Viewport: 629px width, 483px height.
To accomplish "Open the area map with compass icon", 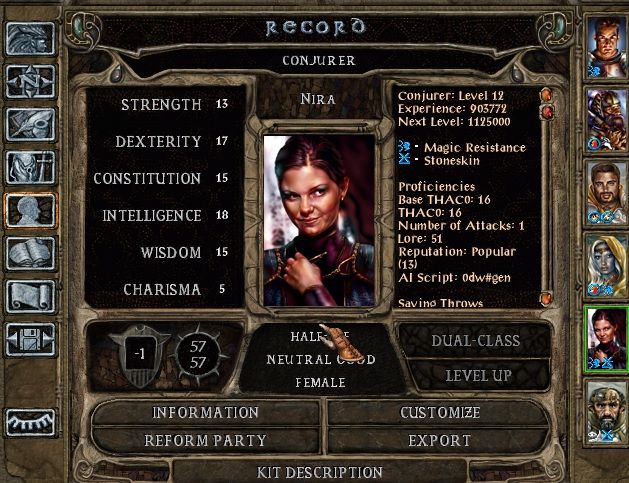I will tap(30, 81).
